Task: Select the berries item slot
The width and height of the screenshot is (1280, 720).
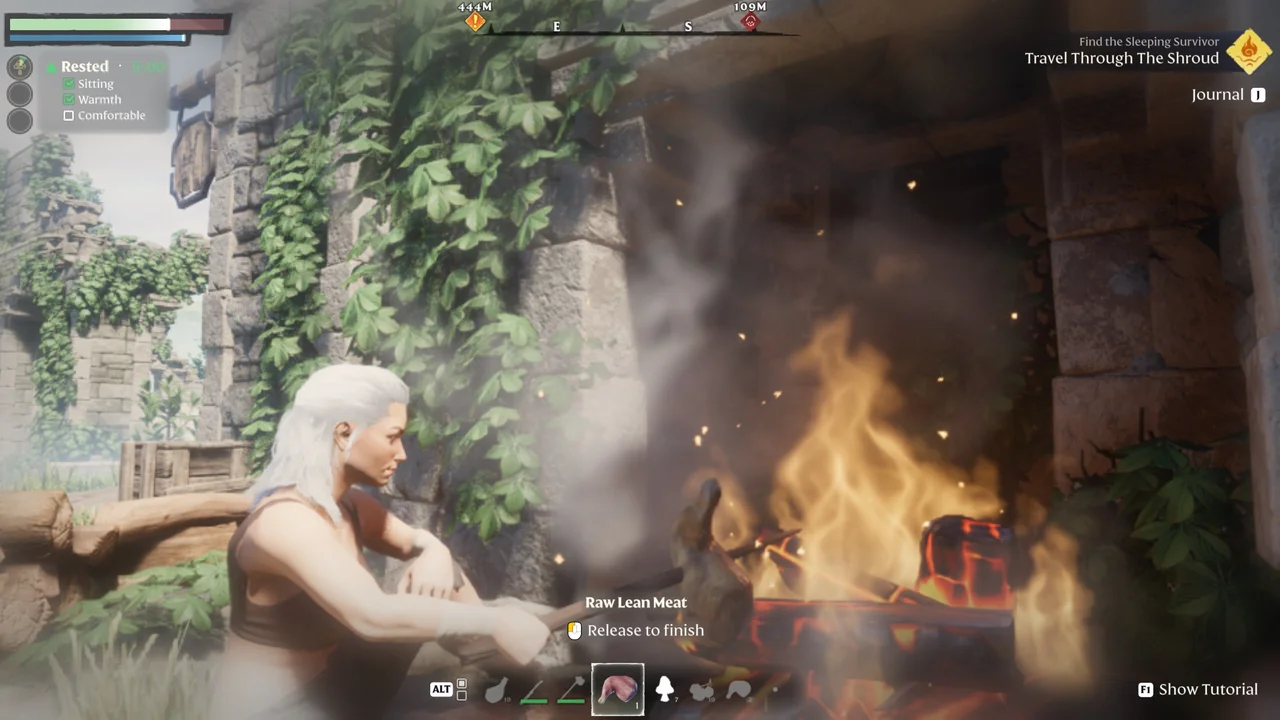Action: click(702, 690)
